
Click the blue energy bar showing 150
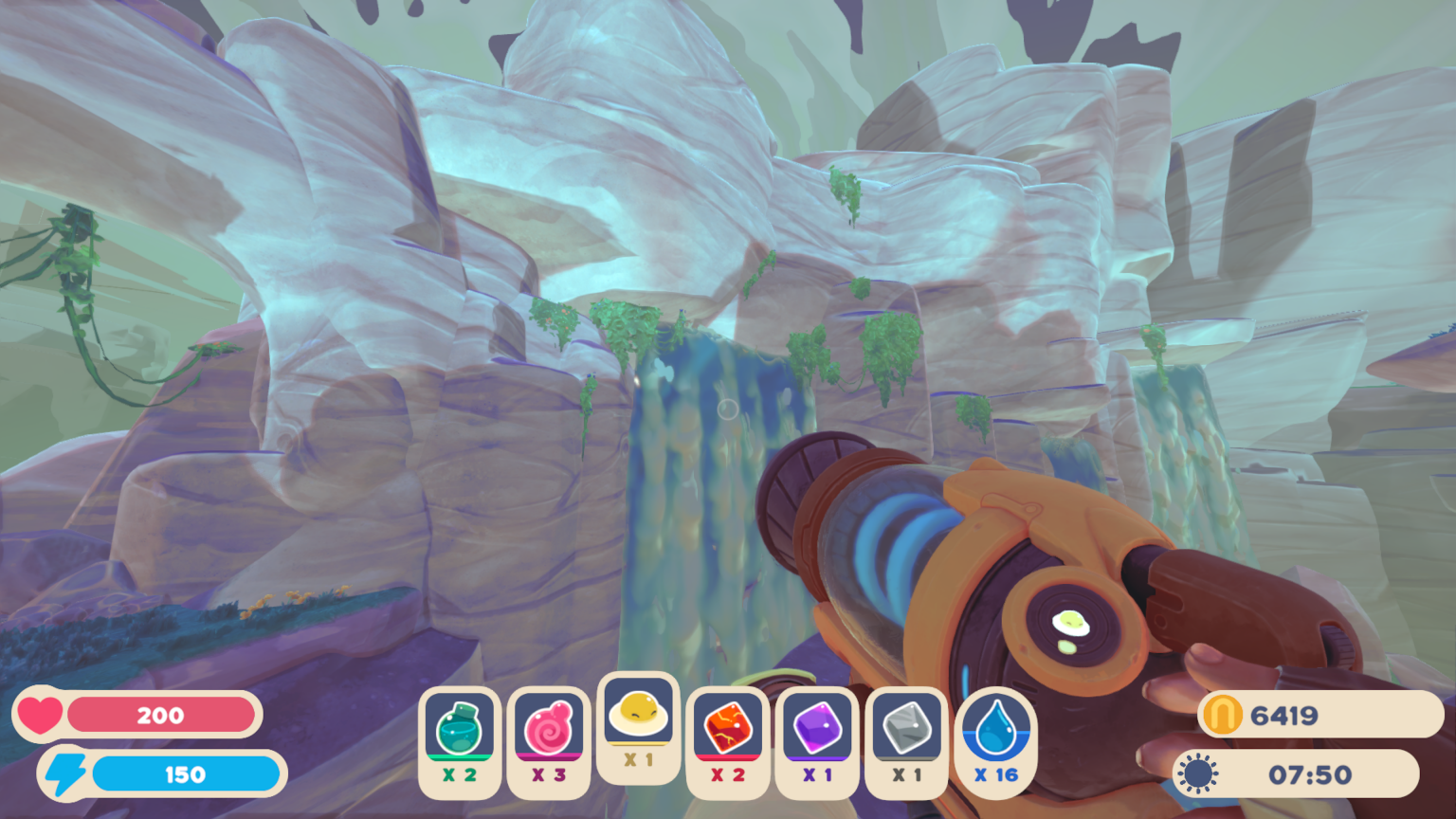tap(188, 773)
